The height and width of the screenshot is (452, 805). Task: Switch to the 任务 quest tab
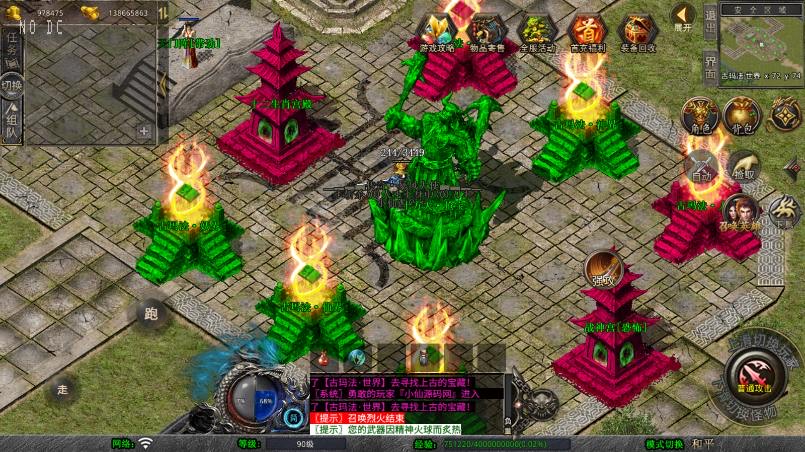[x=13, y=44]
